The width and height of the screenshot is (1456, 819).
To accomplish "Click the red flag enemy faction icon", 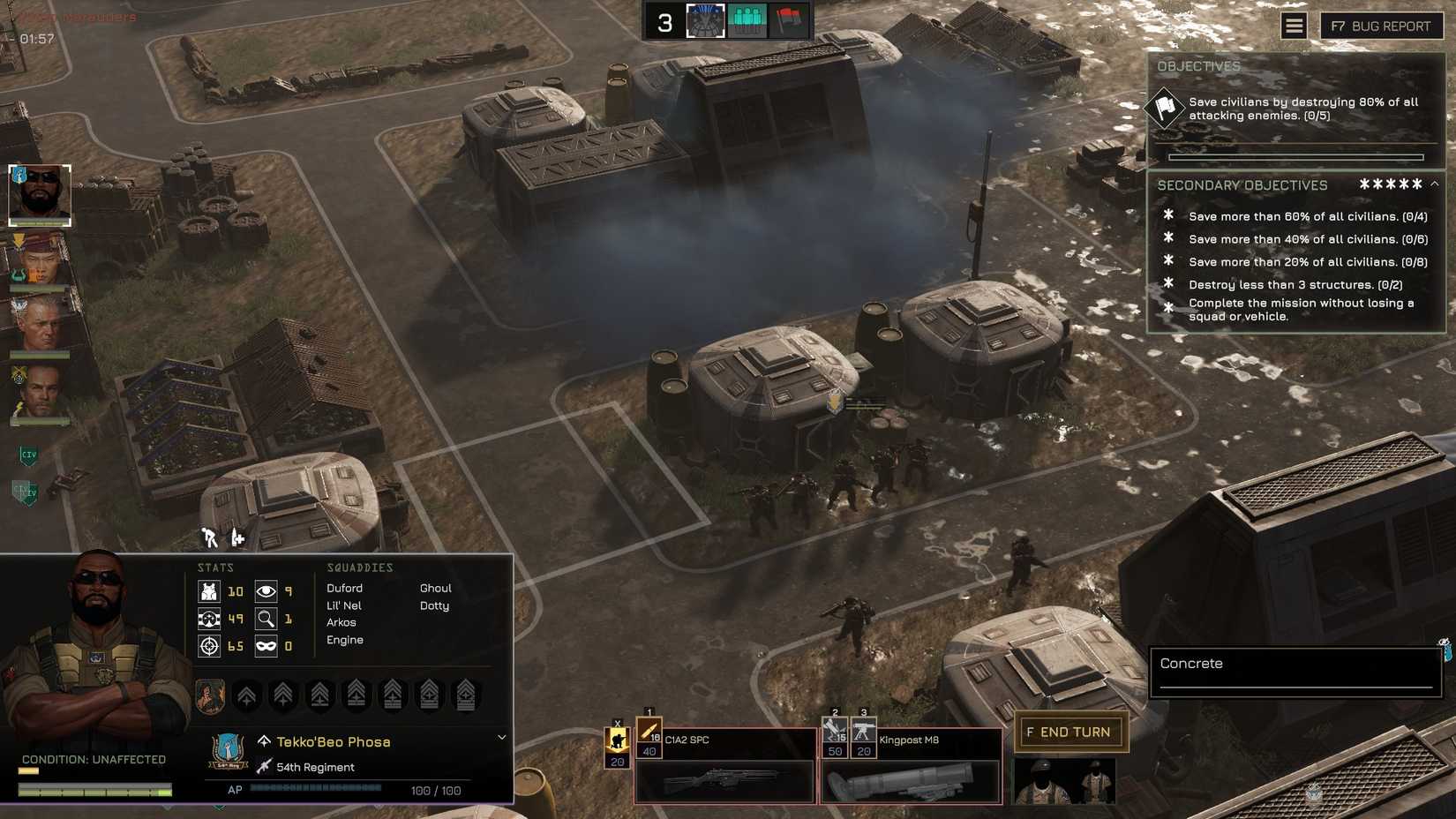I will [x=788, y=21].
